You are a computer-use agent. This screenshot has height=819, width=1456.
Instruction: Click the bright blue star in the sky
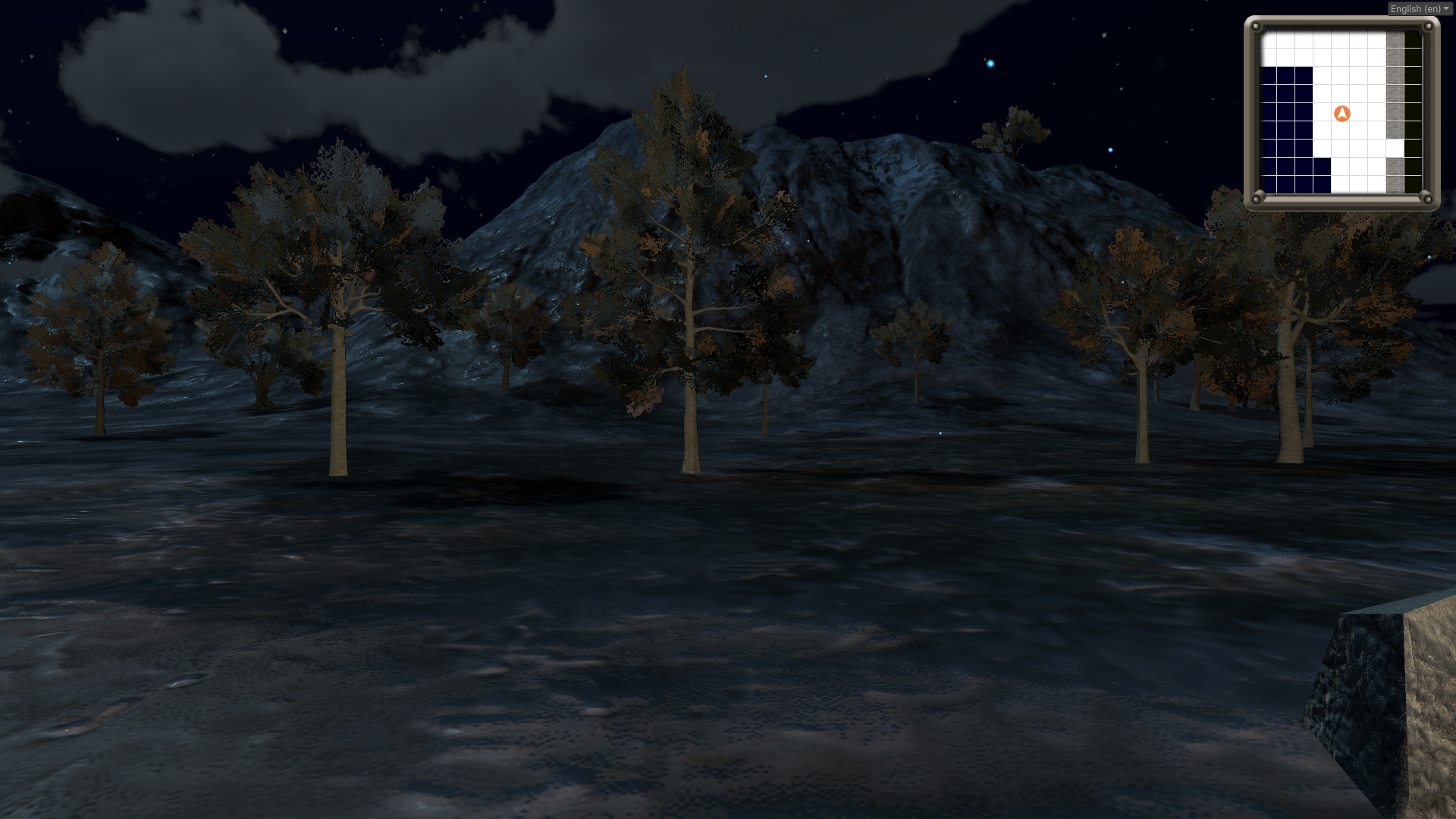pos(989,64)
